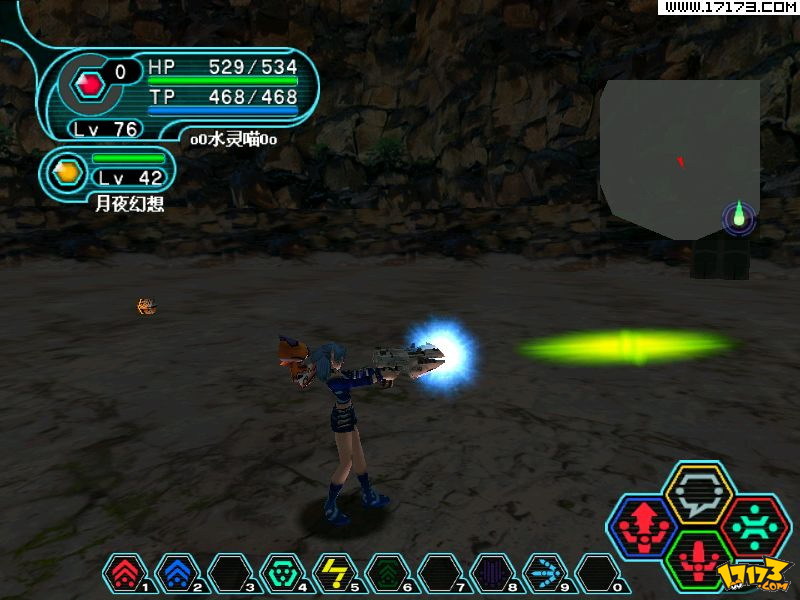The height and width of the screenshot is (600, 800).
Task: Select the dark green chevron skill in slot 6
Action: [x=386, y=574]
